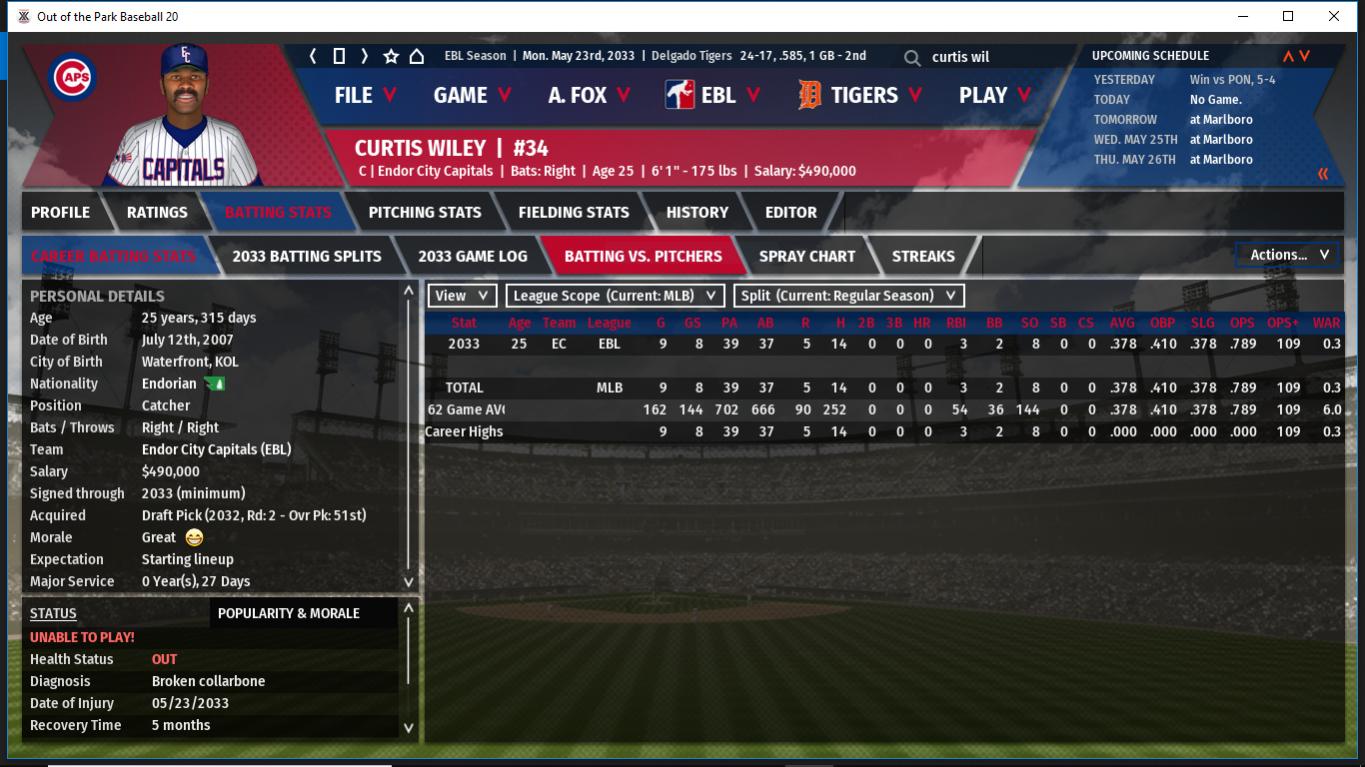Open the GAME menu

click(472, 95)
